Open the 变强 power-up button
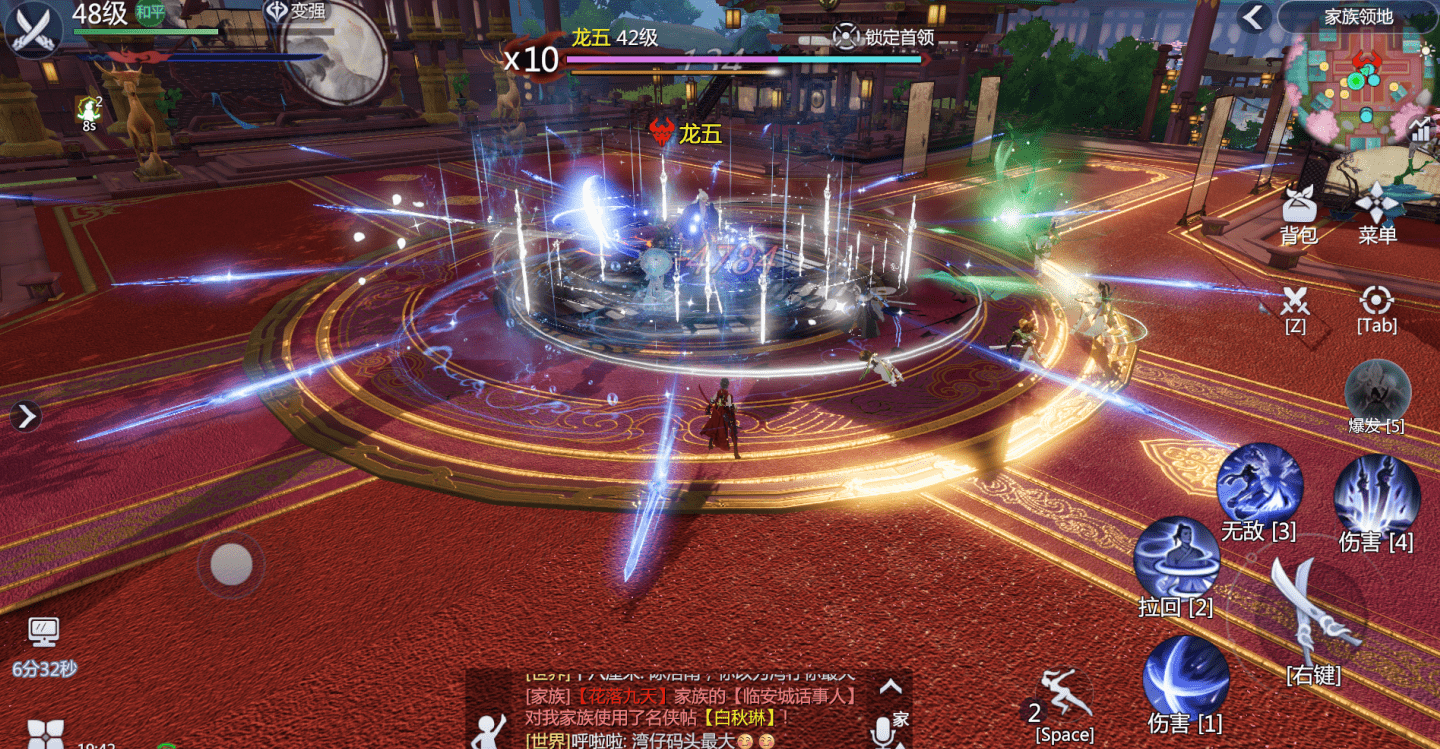1440x749 pixels. coord(295,12)
